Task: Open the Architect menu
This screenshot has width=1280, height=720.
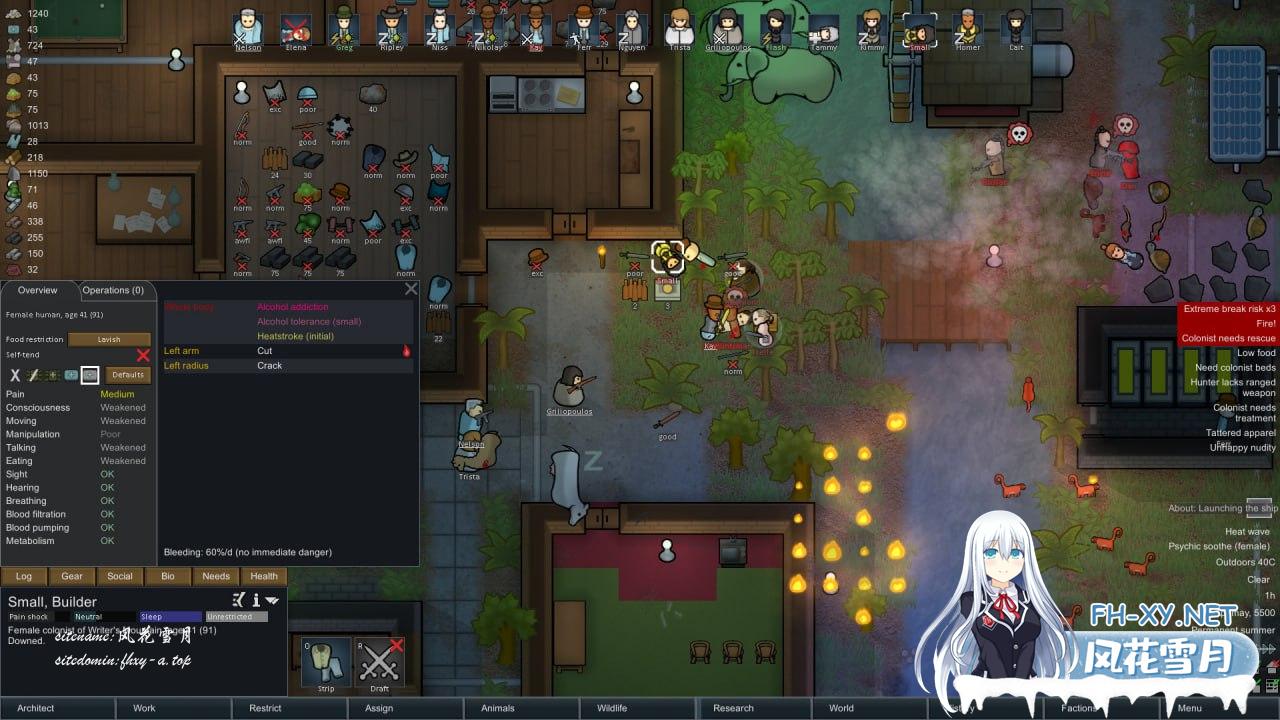Action: coord(36,708)
